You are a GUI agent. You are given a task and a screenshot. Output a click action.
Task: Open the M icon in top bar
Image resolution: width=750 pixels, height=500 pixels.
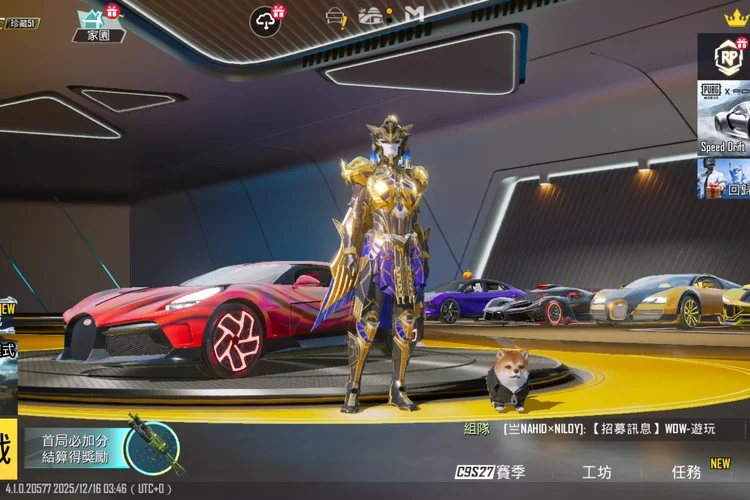click(x=415, y=14)
